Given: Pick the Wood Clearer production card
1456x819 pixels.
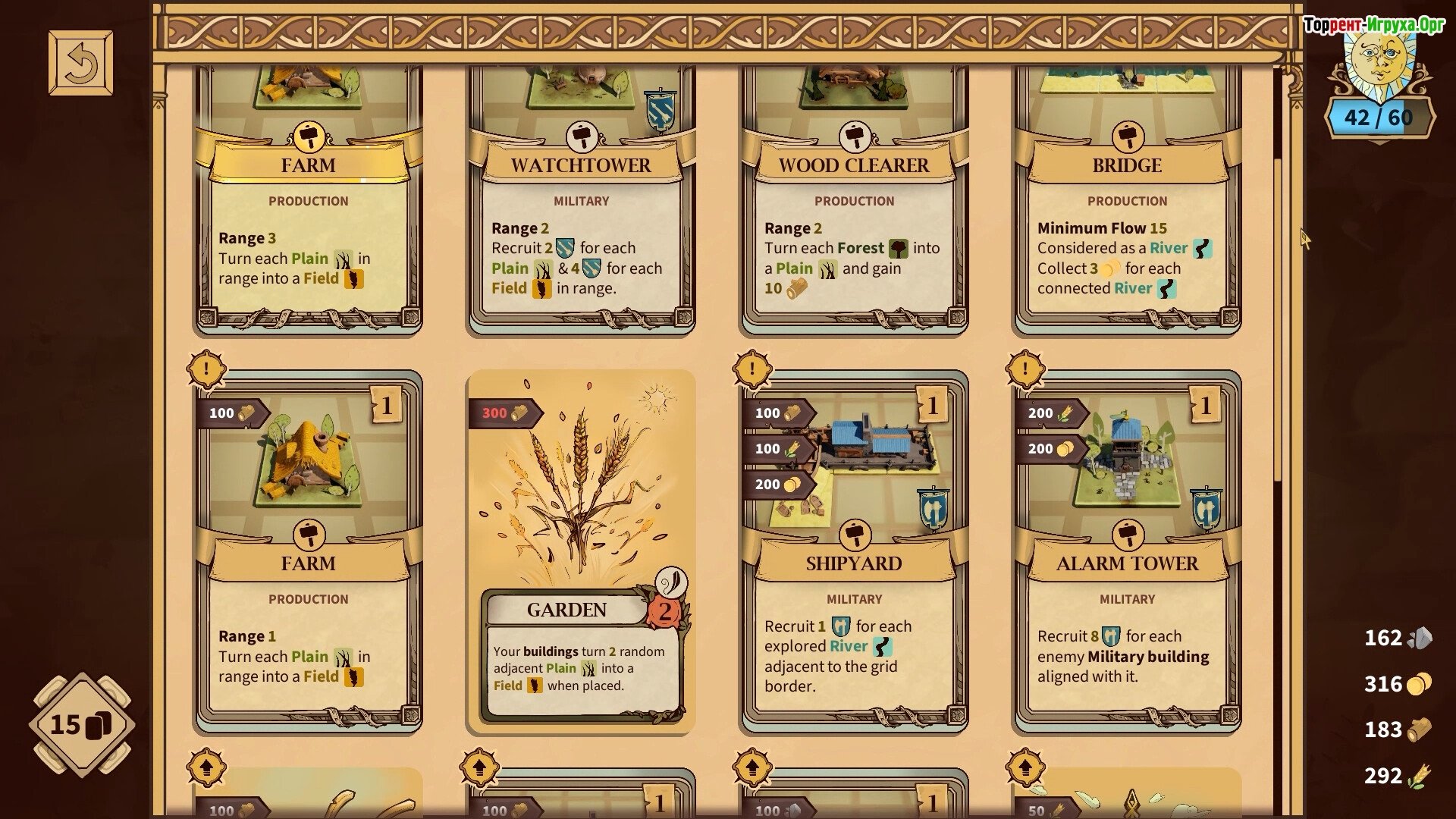Looking at the screenshot, I should (854, 227).
